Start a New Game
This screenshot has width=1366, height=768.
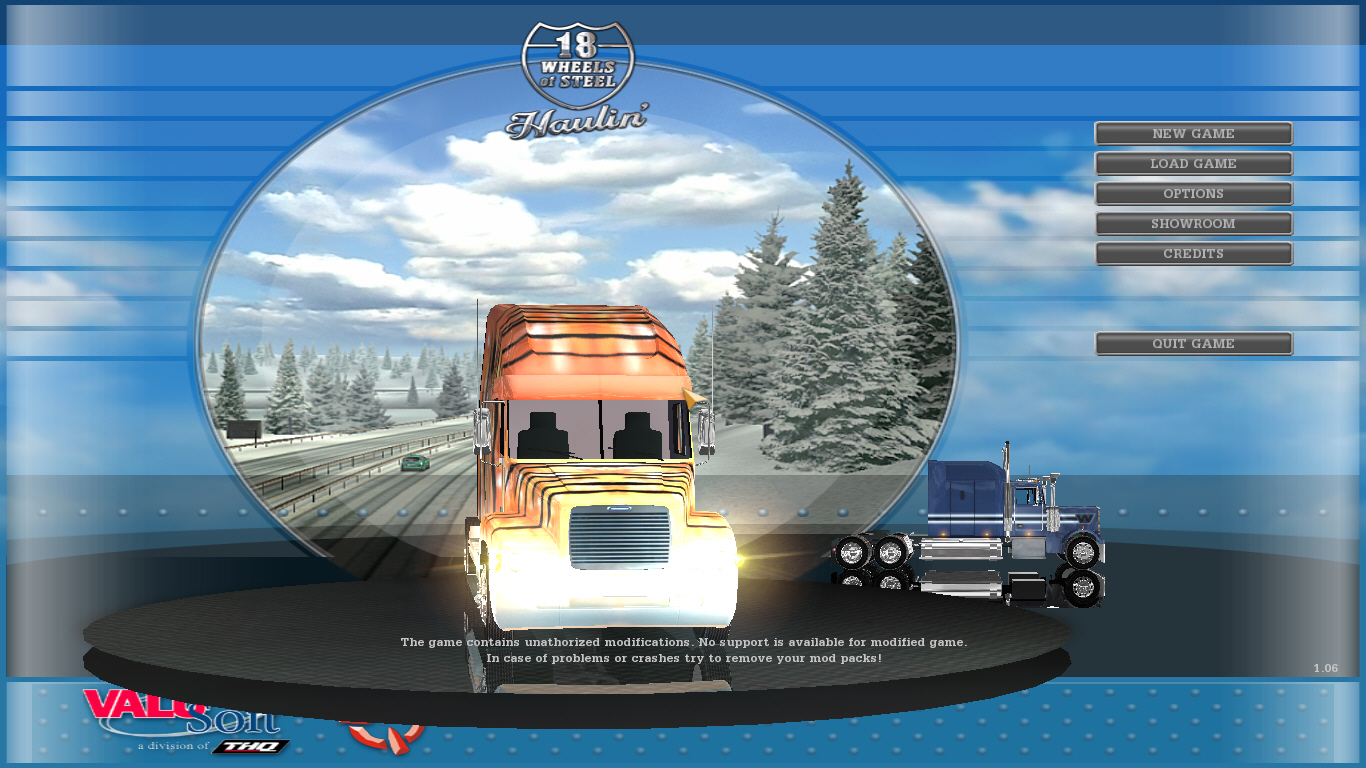[x=1193, y=134]
